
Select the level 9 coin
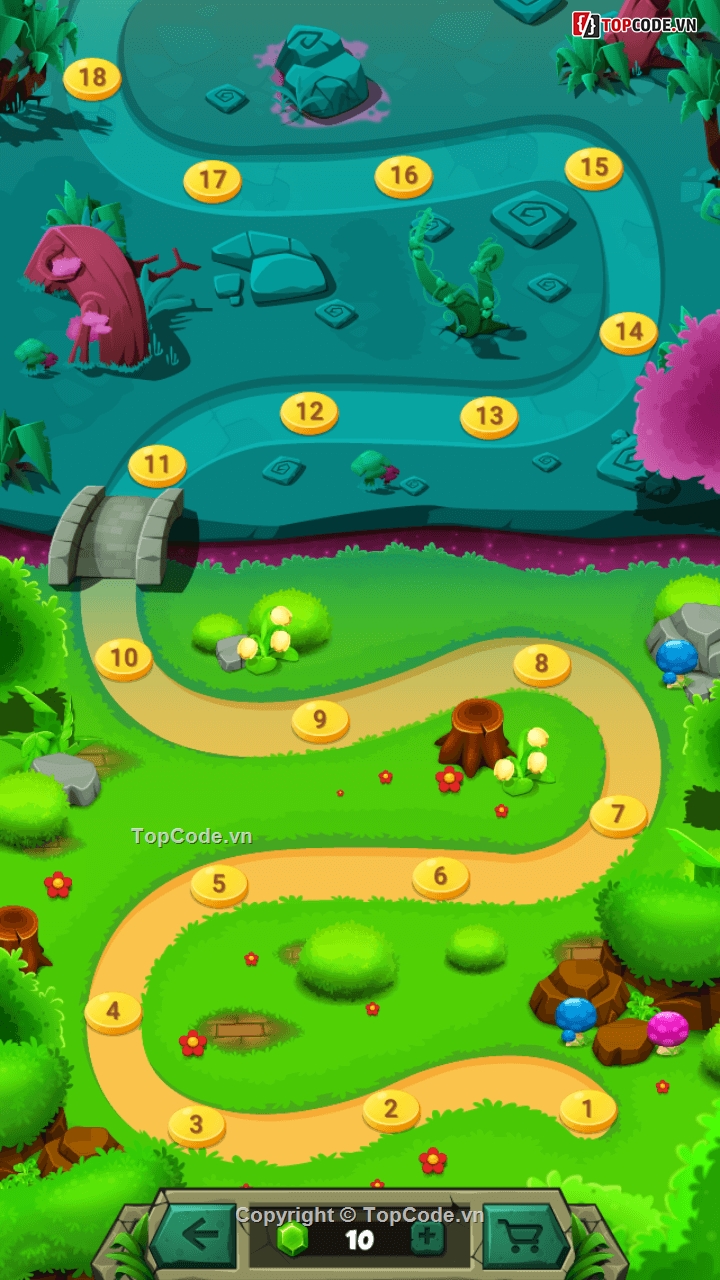pos(320,719)
